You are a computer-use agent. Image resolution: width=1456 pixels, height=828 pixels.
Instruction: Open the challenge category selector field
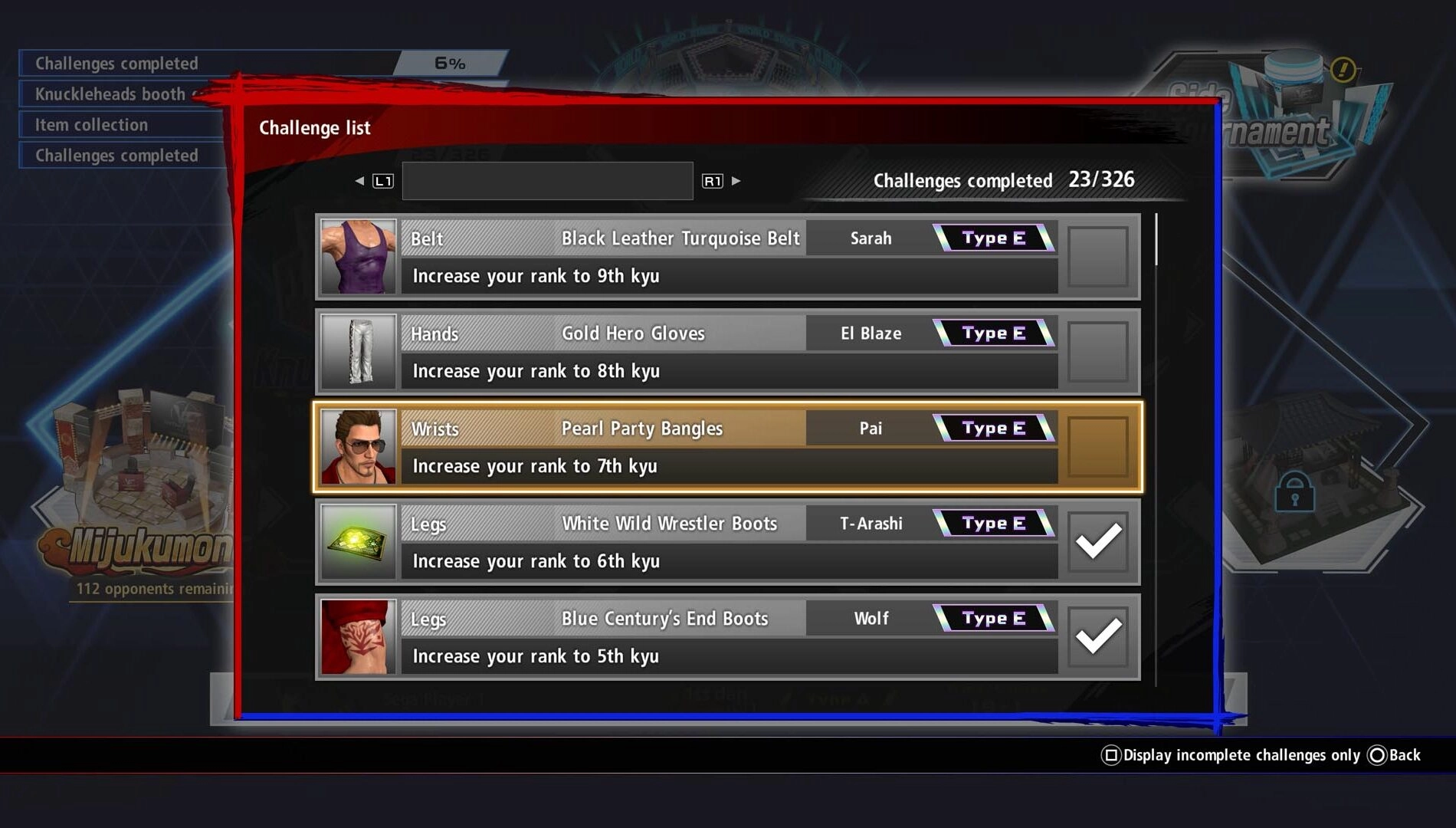pos(546,180)
